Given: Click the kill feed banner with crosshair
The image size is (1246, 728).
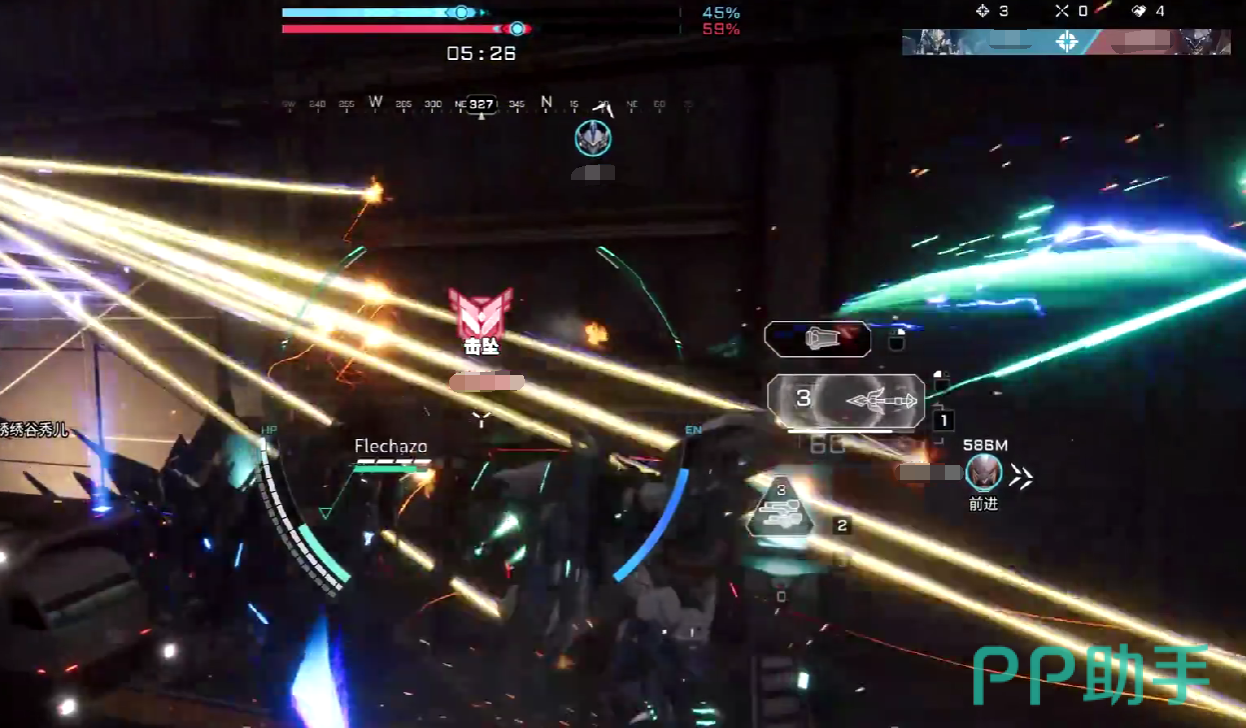Looking at the screenshot, I should pos(1066,42).
